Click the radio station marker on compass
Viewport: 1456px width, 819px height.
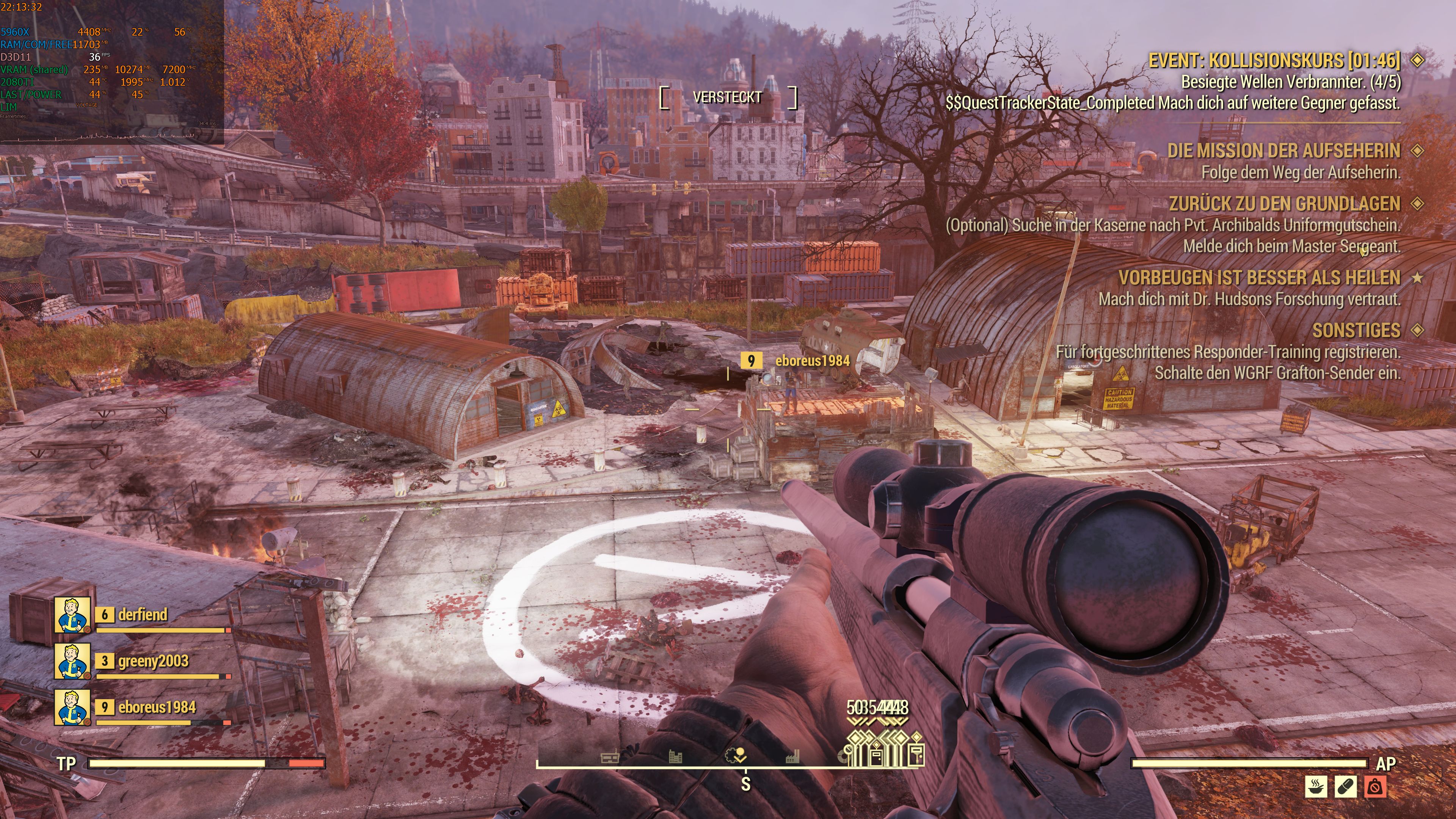tap(609, 757)
